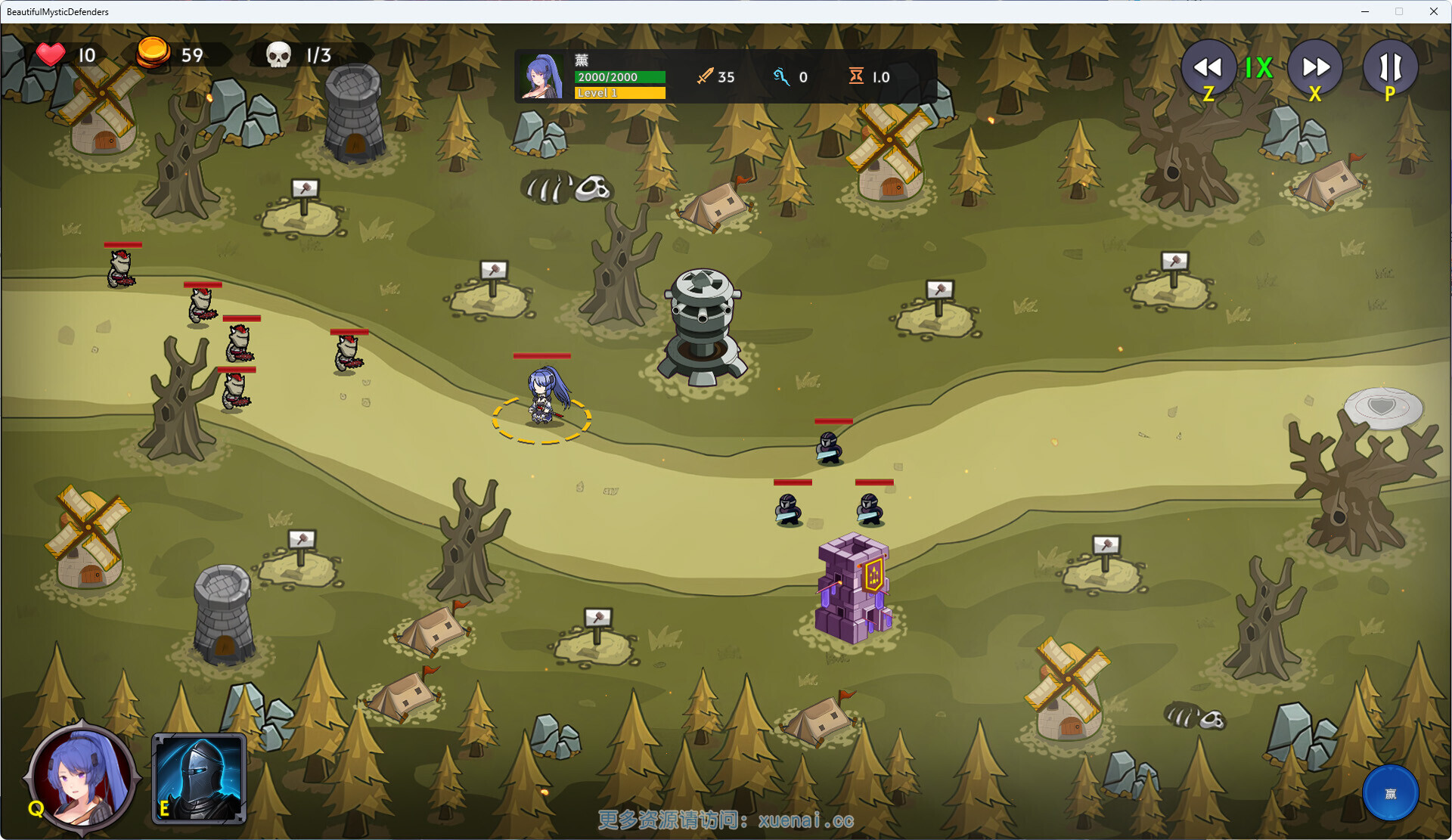The image size is (1452, 840).
Task: Select the purple banner tower
Action: (x=853, y=588)
